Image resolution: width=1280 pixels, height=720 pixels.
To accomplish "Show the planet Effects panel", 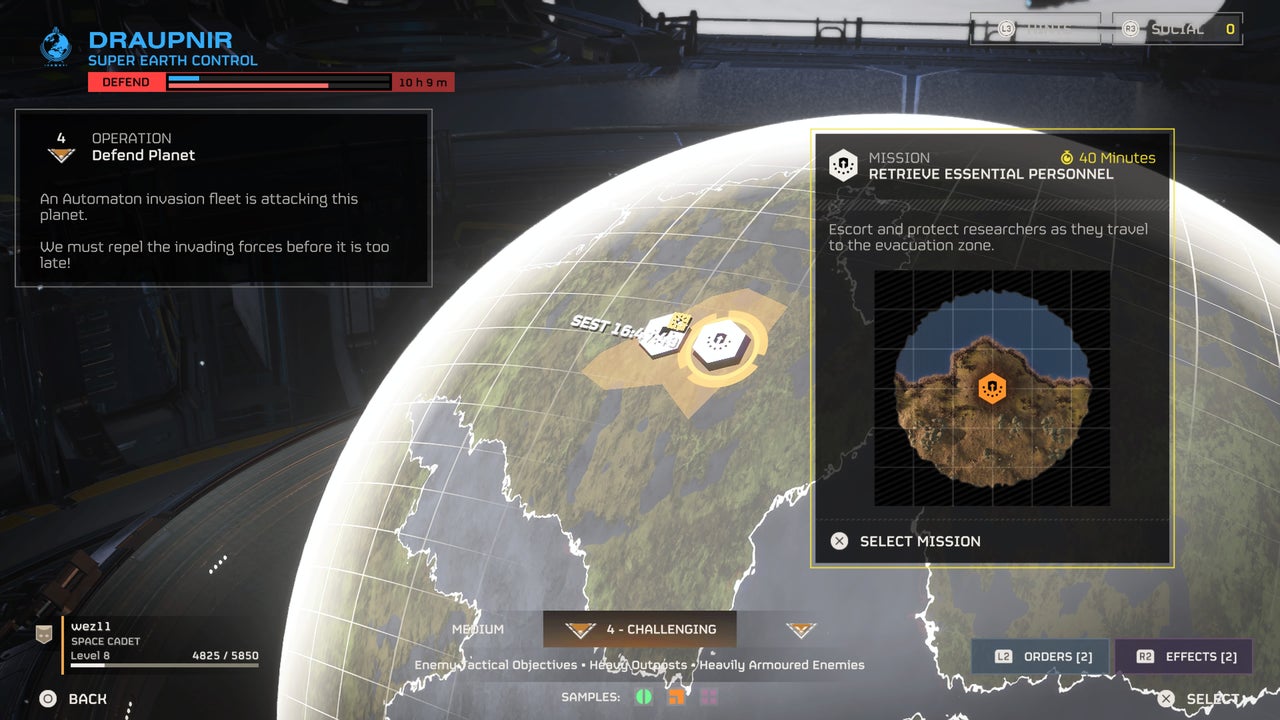I will (1184, 657).
